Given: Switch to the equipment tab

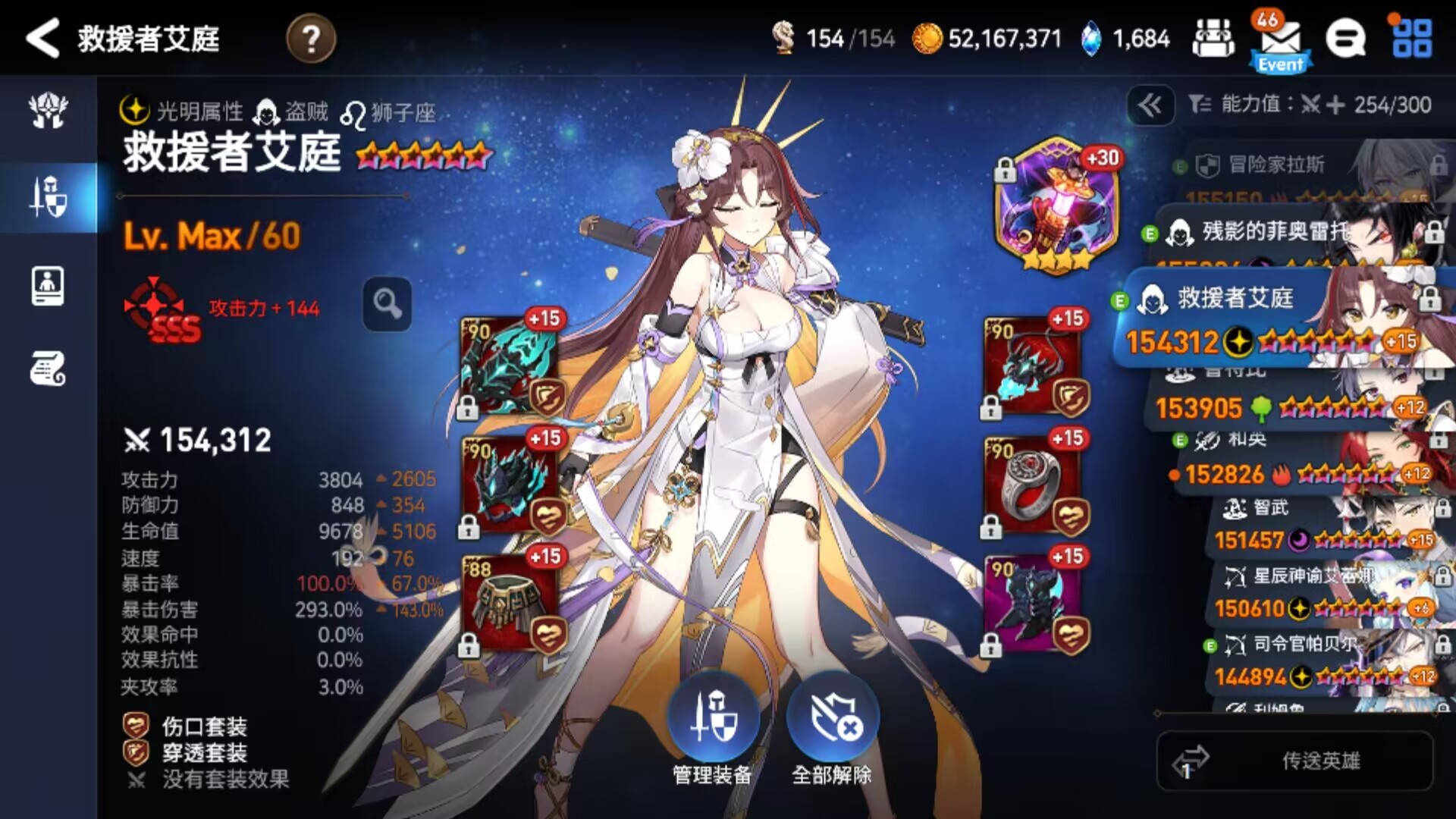Looking at the screenshot, I should (x=49, y=197).
